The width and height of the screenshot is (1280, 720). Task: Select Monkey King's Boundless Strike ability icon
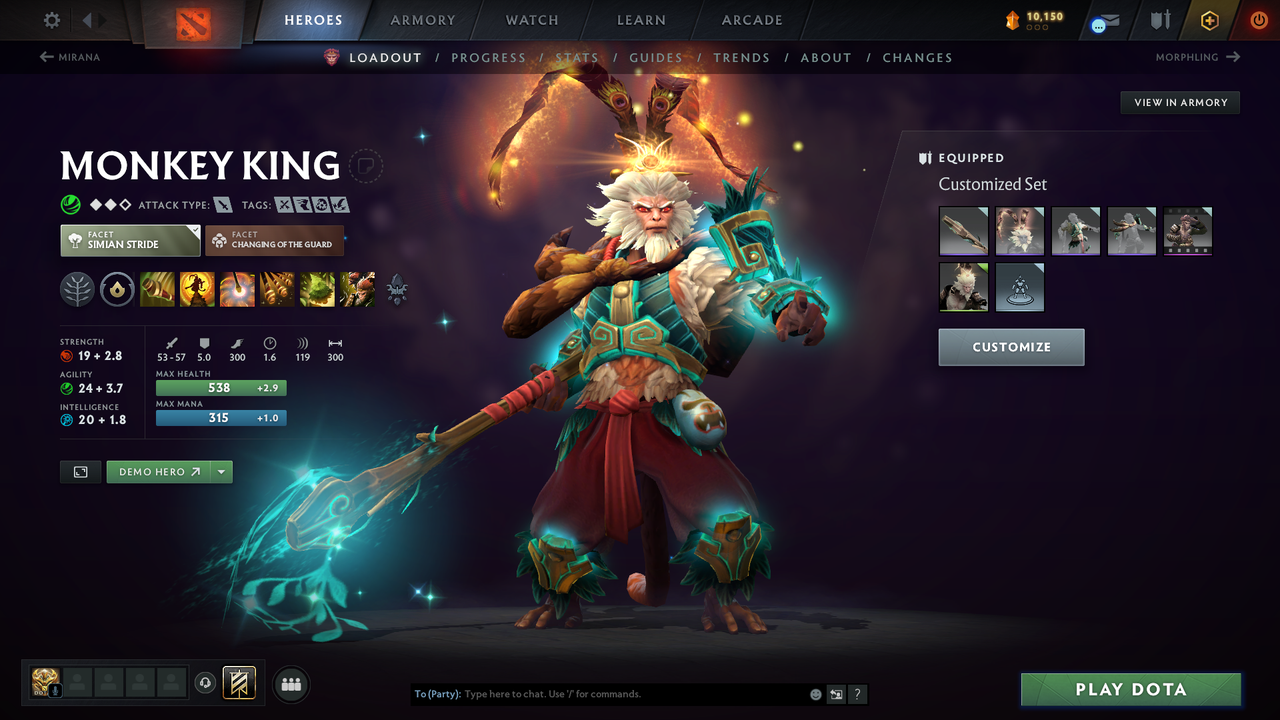[x=157, y=289]
